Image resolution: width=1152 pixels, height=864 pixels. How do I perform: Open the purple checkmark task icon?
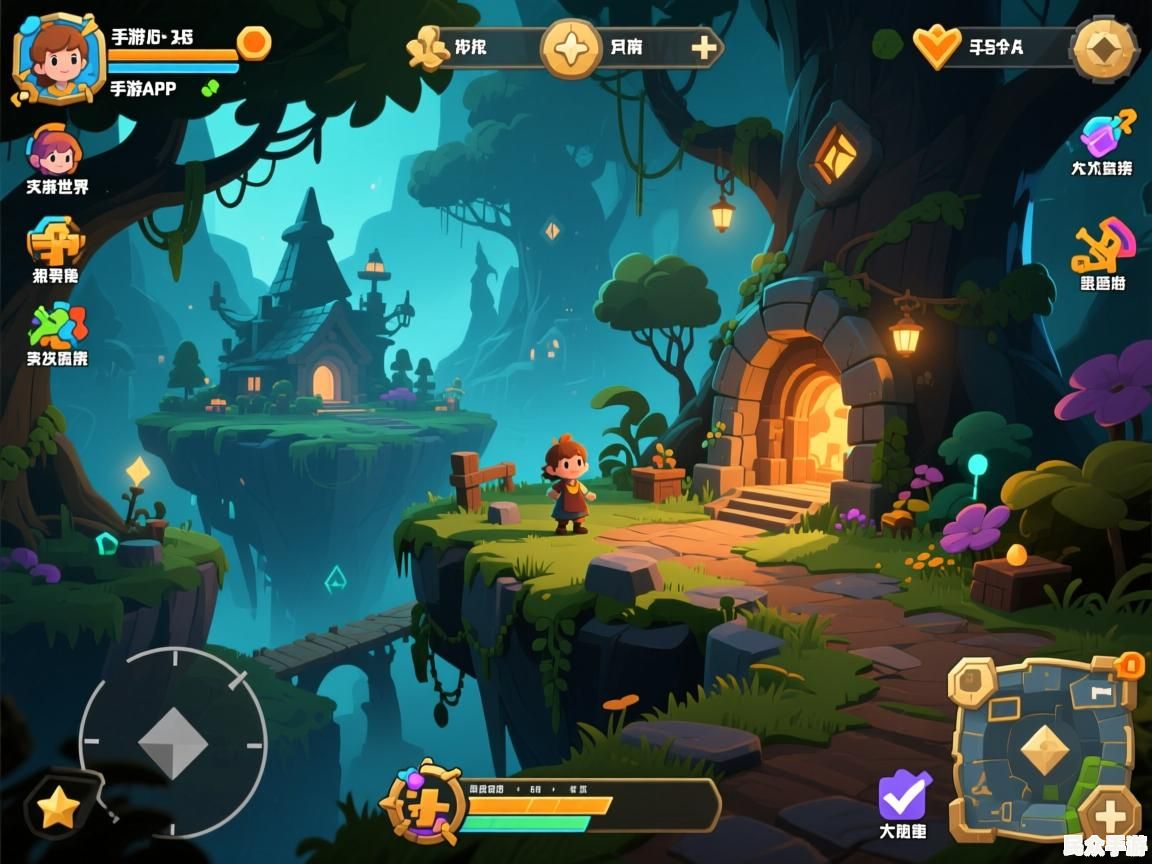pyautogui.click(x=903, y=796)
